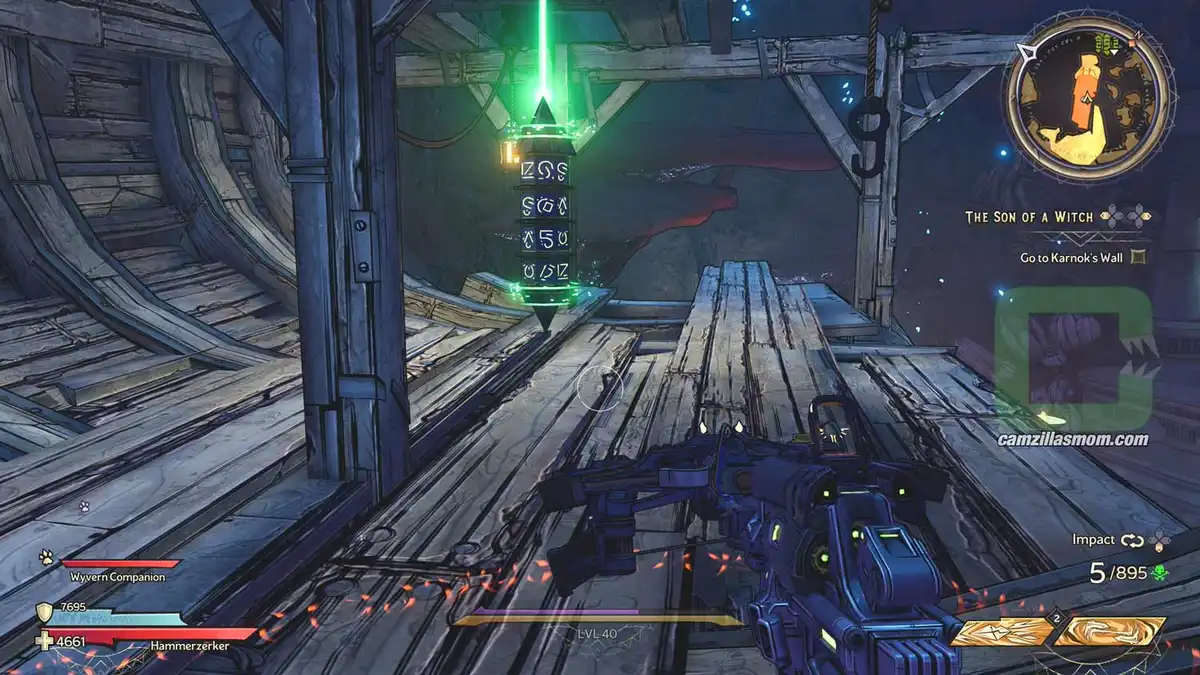Screen dimensions: 1200x675
Task: Toggle the Impact fire mode icon
Action: point(1131,540)
